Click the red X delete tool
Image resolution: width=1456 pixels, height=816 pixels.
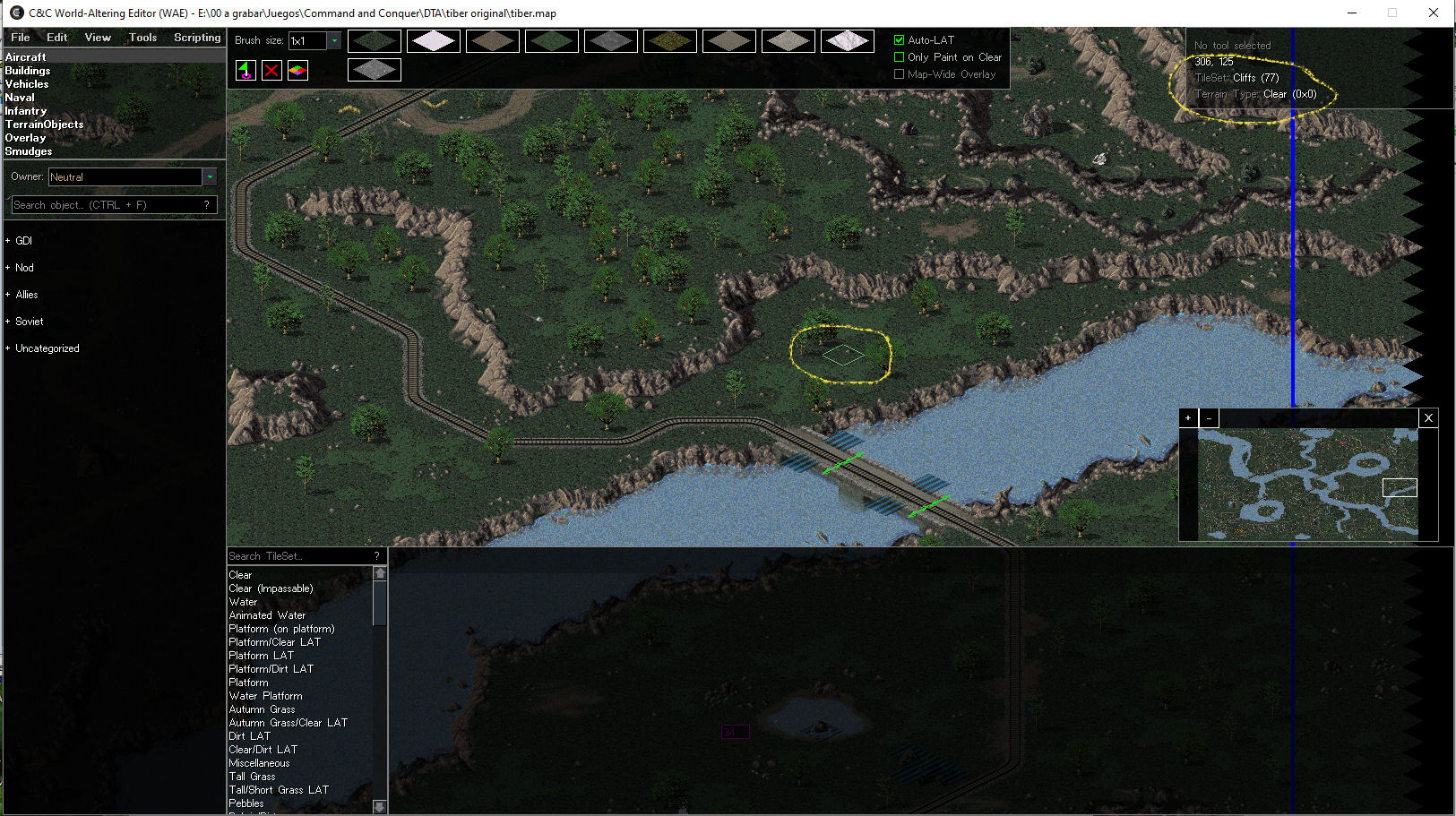(271, 71)
